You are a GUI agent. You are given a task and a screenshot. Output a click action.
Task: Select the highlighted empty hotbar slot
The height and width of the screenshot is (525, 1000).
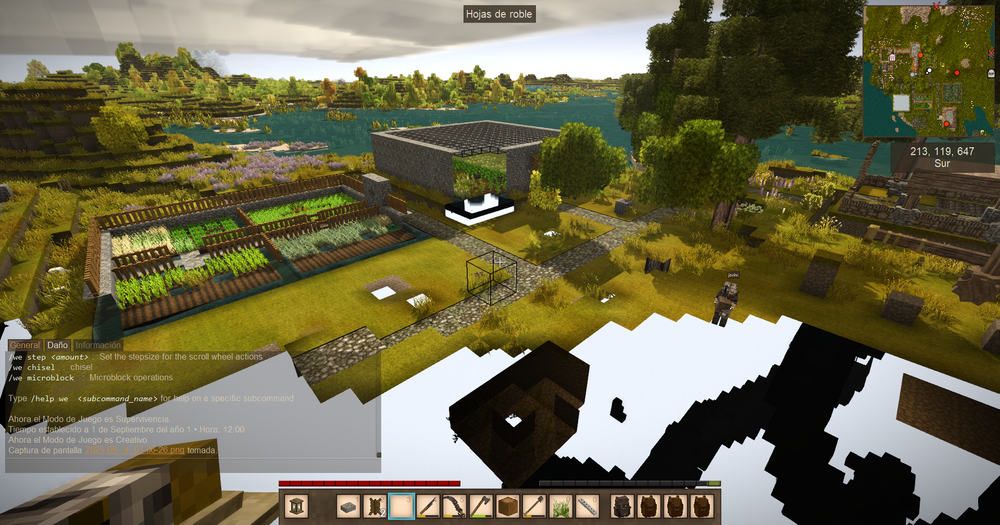point(402,506)
